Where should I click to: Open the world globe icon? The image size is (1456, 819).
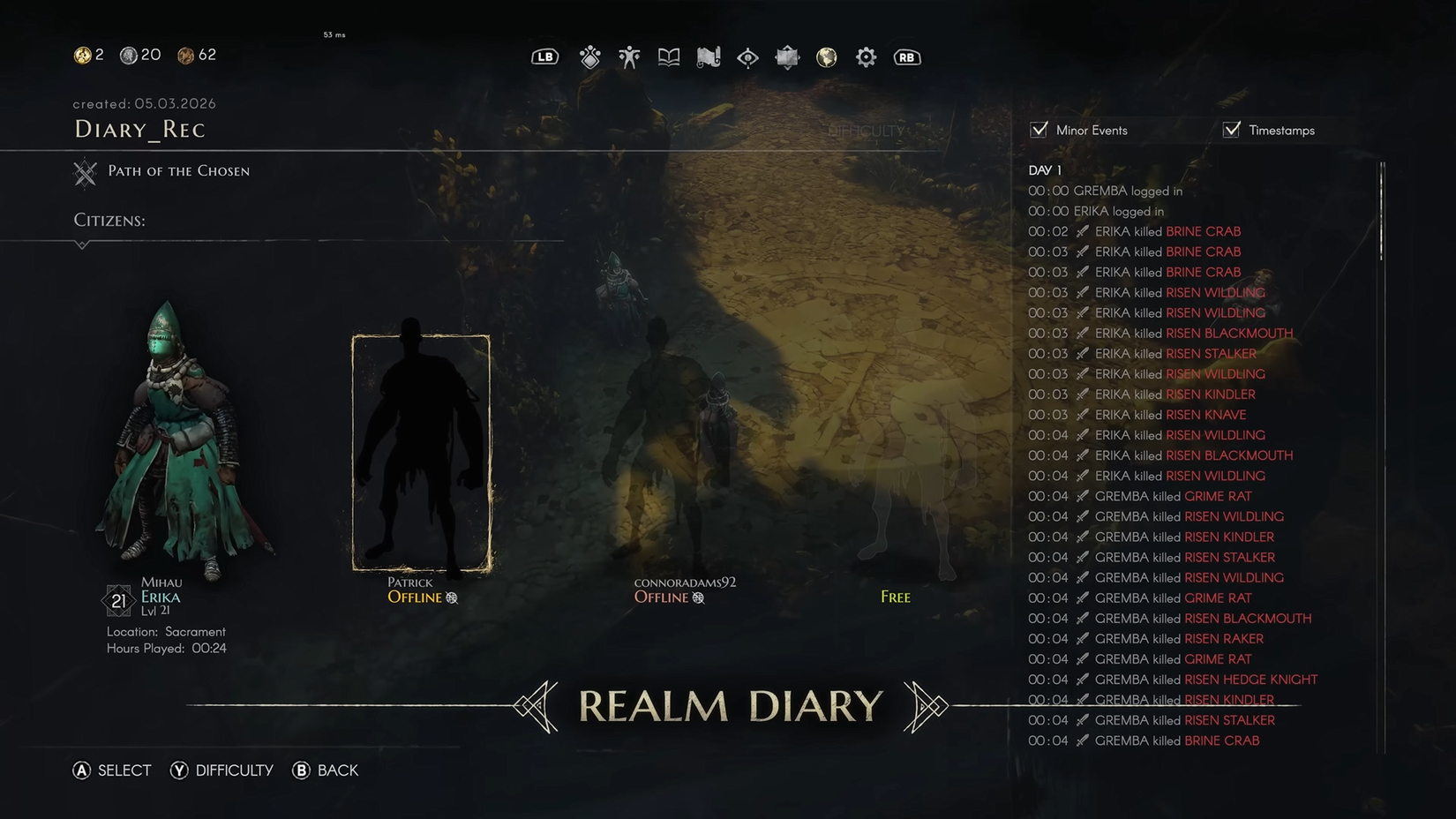tap(826, 56)
